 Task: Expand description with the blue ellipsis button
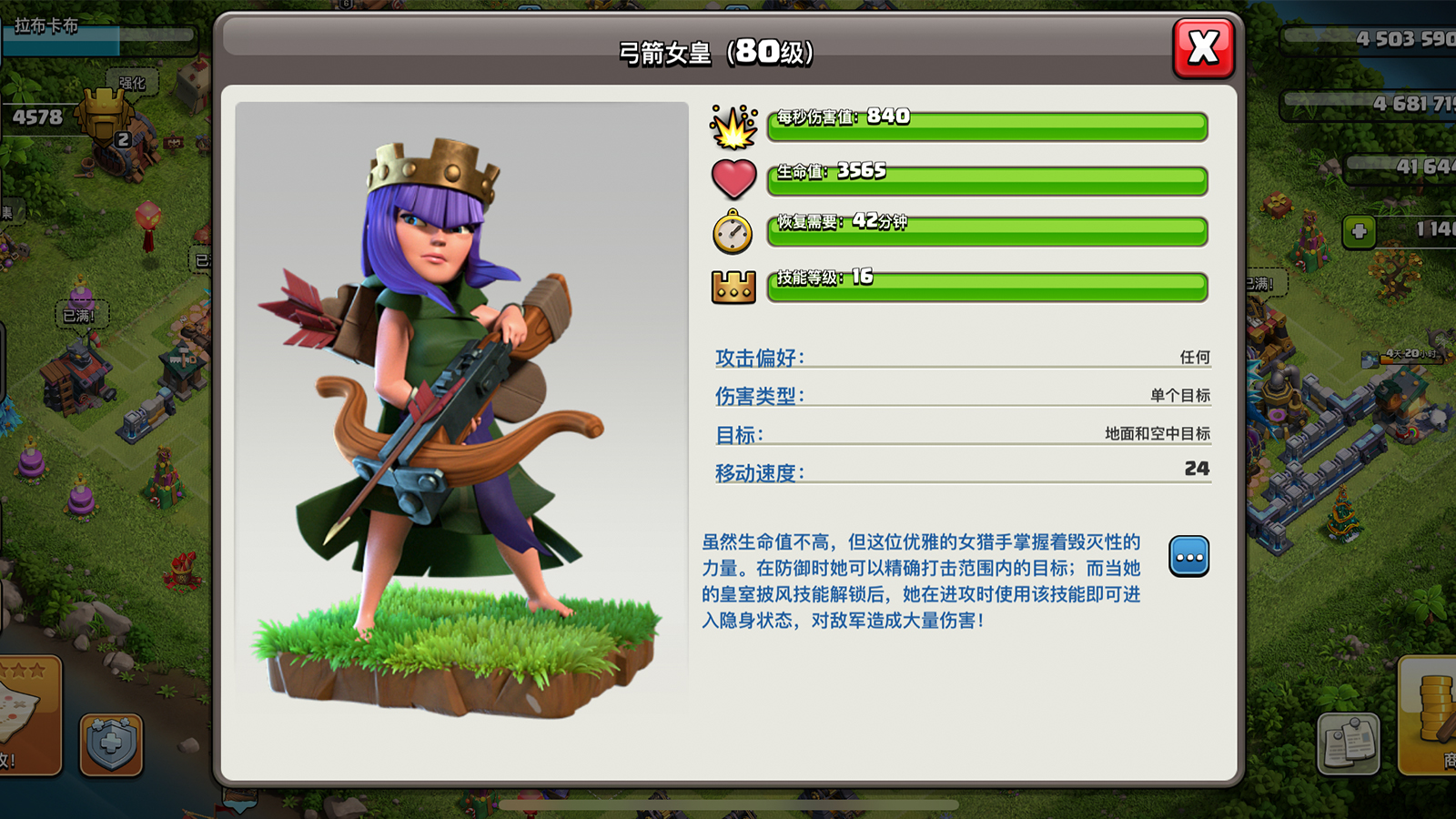(x=1188, y=557)
